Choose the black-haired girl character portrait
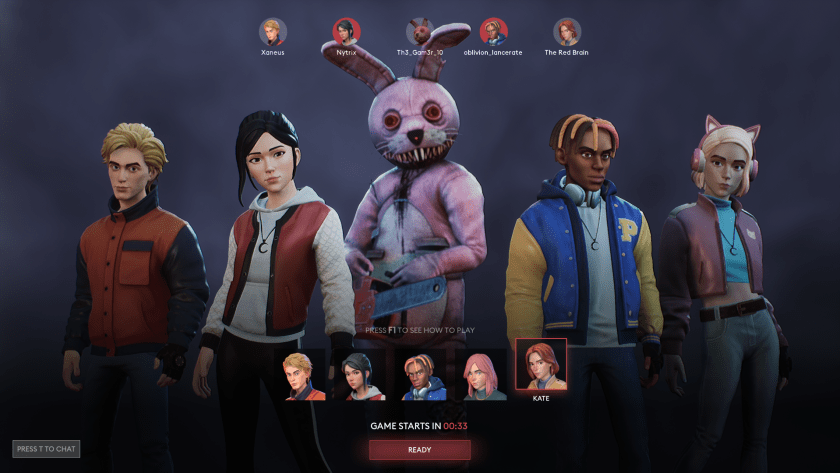The height and width of the screenshot is (473, 840). (362, 377)
